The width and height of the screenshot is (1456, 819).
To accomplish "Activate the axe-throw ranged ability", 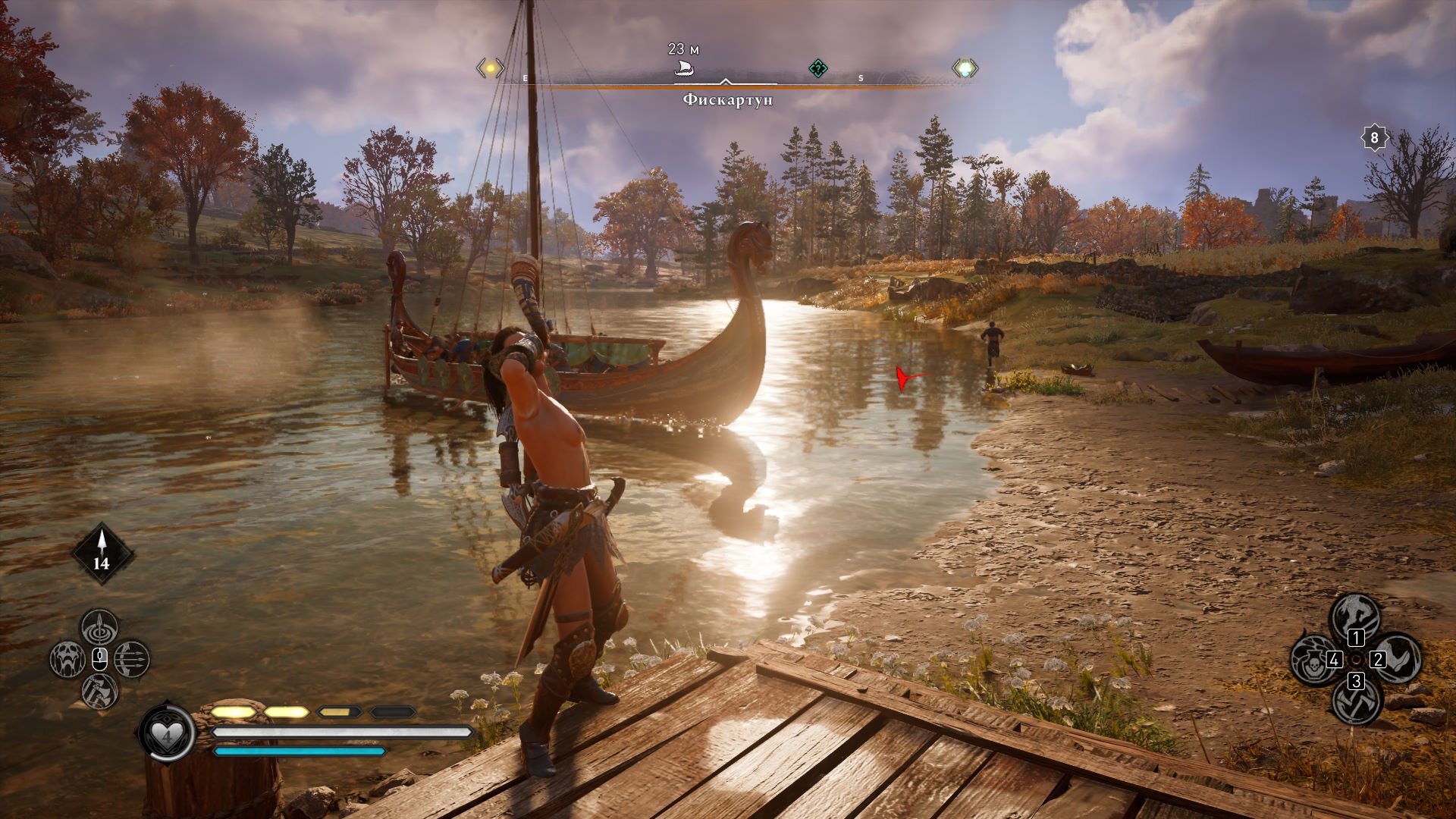I will (x=99, y=691).
